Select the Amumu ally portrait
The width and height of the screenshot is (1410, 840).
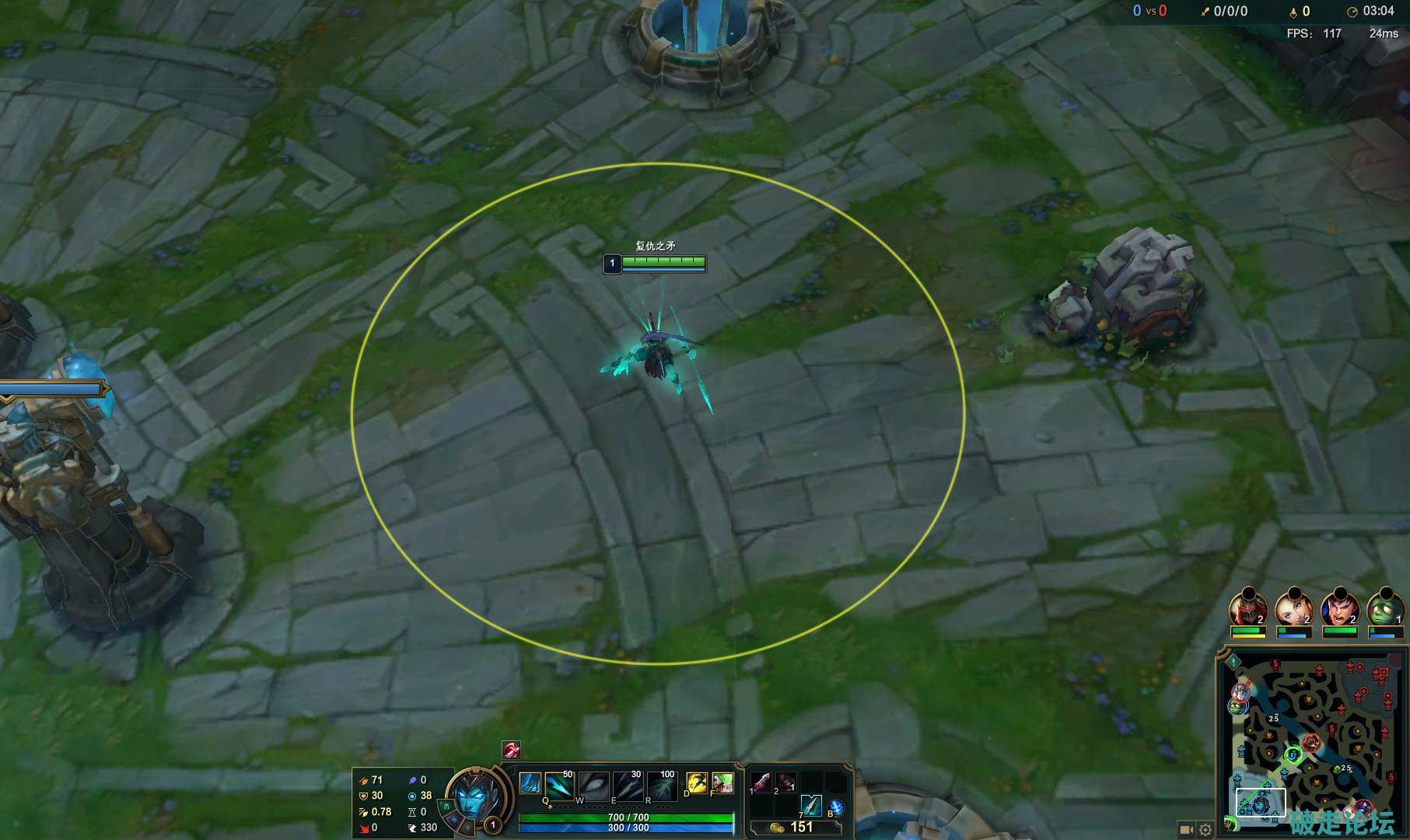[x=1385, y=609]
